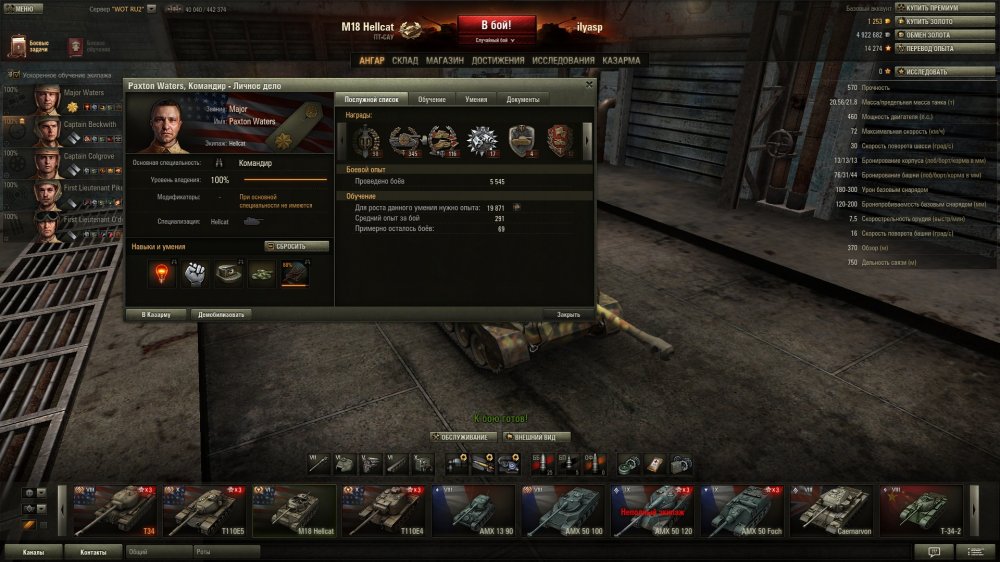Open the Контакты panel
This screenshot has height=562, width=1000.
[x=94, y=551]
